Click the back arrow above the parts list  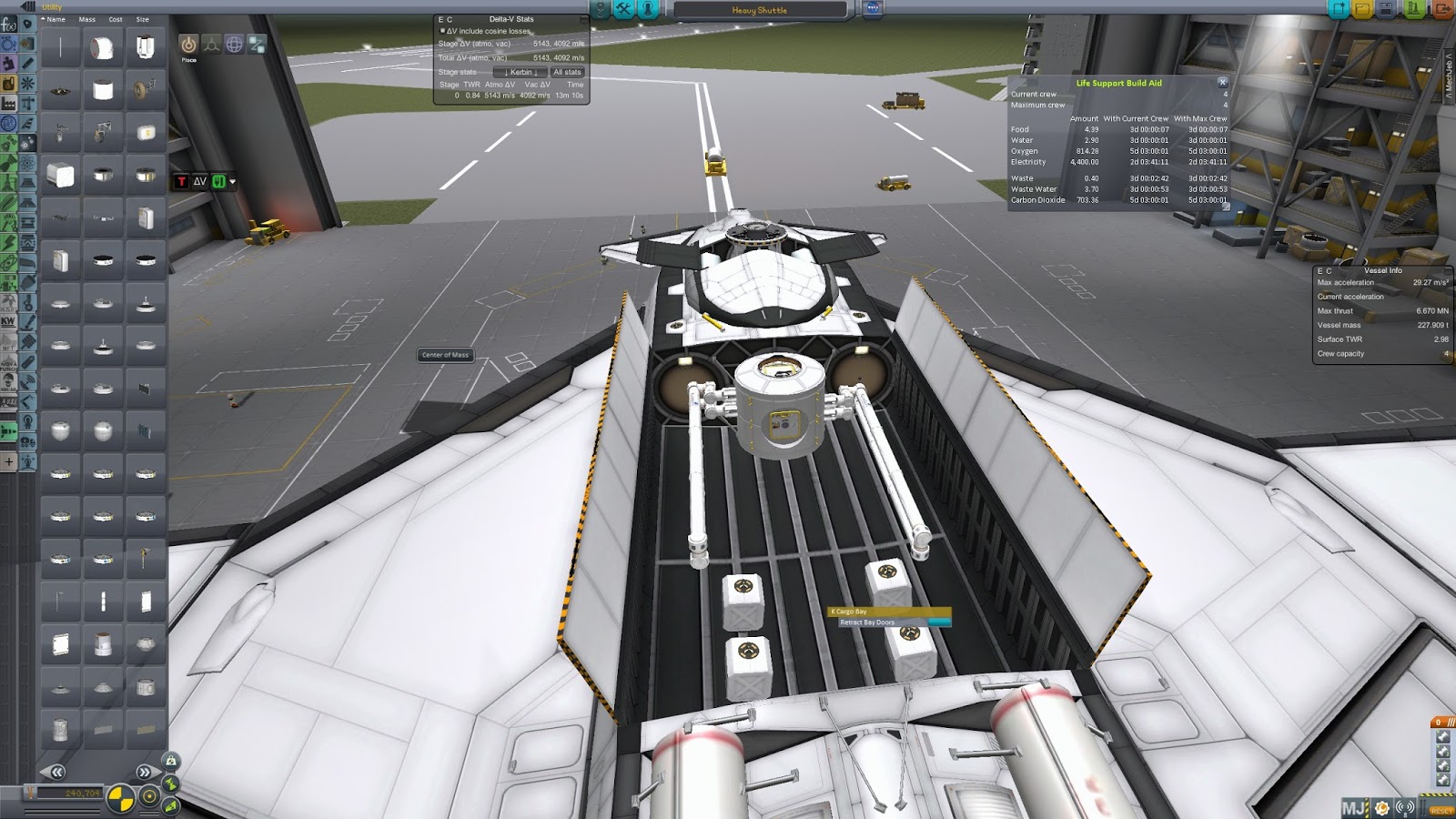[x=27, y=6]
